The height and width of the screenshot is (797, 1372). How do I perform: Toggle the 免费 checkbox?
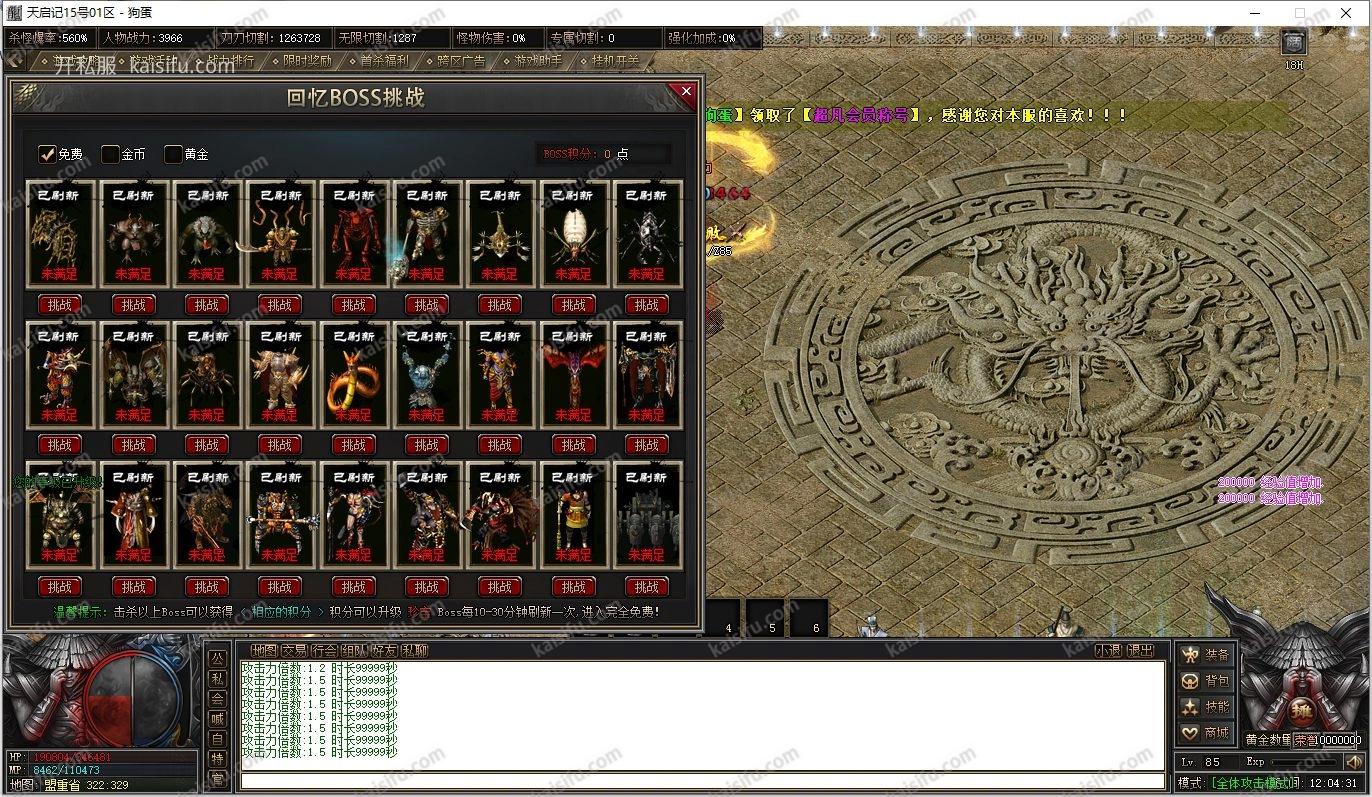(x=47, y=154)
